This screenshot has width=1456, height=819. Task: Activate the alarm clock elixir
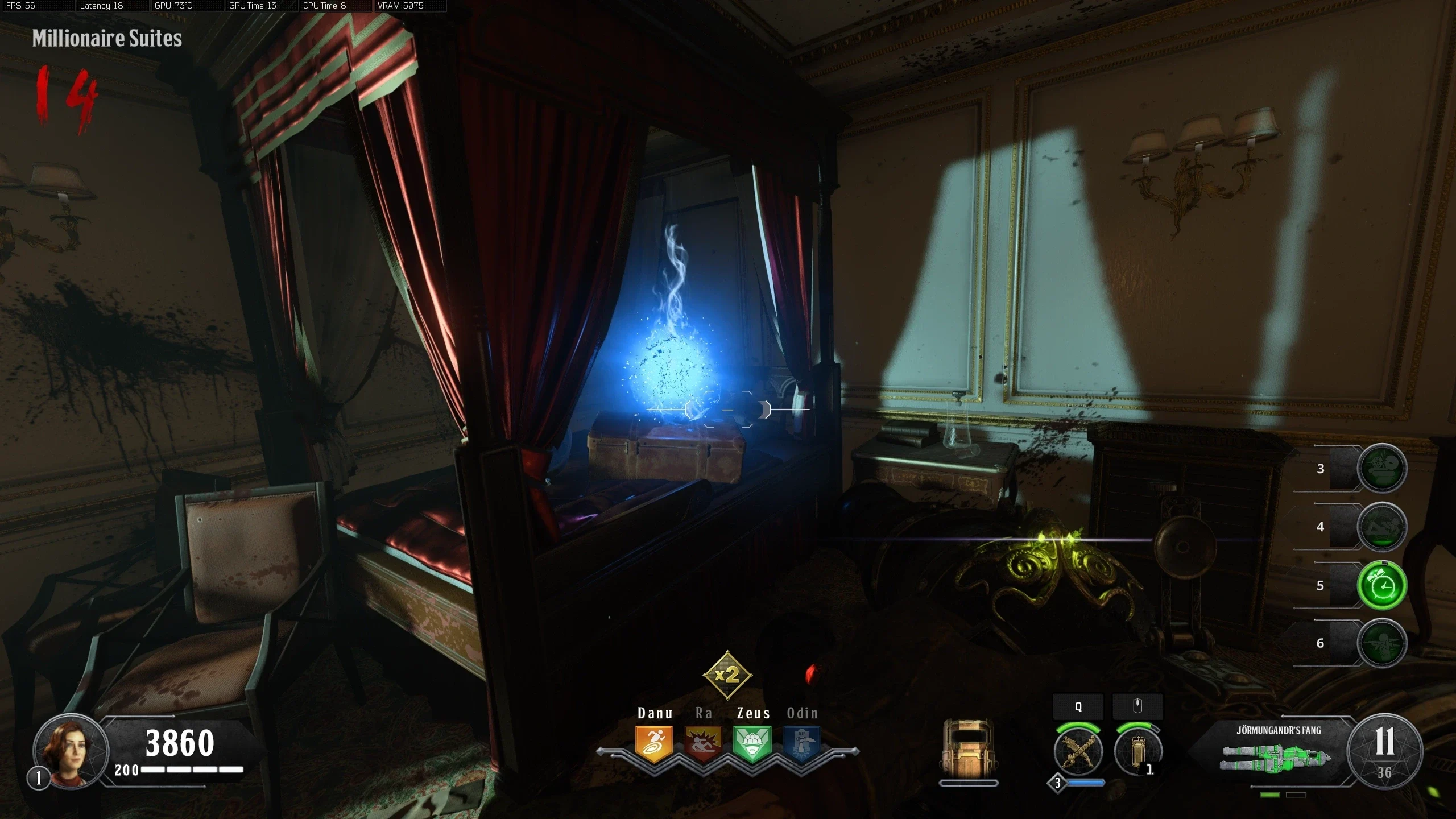(x=1381, y=585)
